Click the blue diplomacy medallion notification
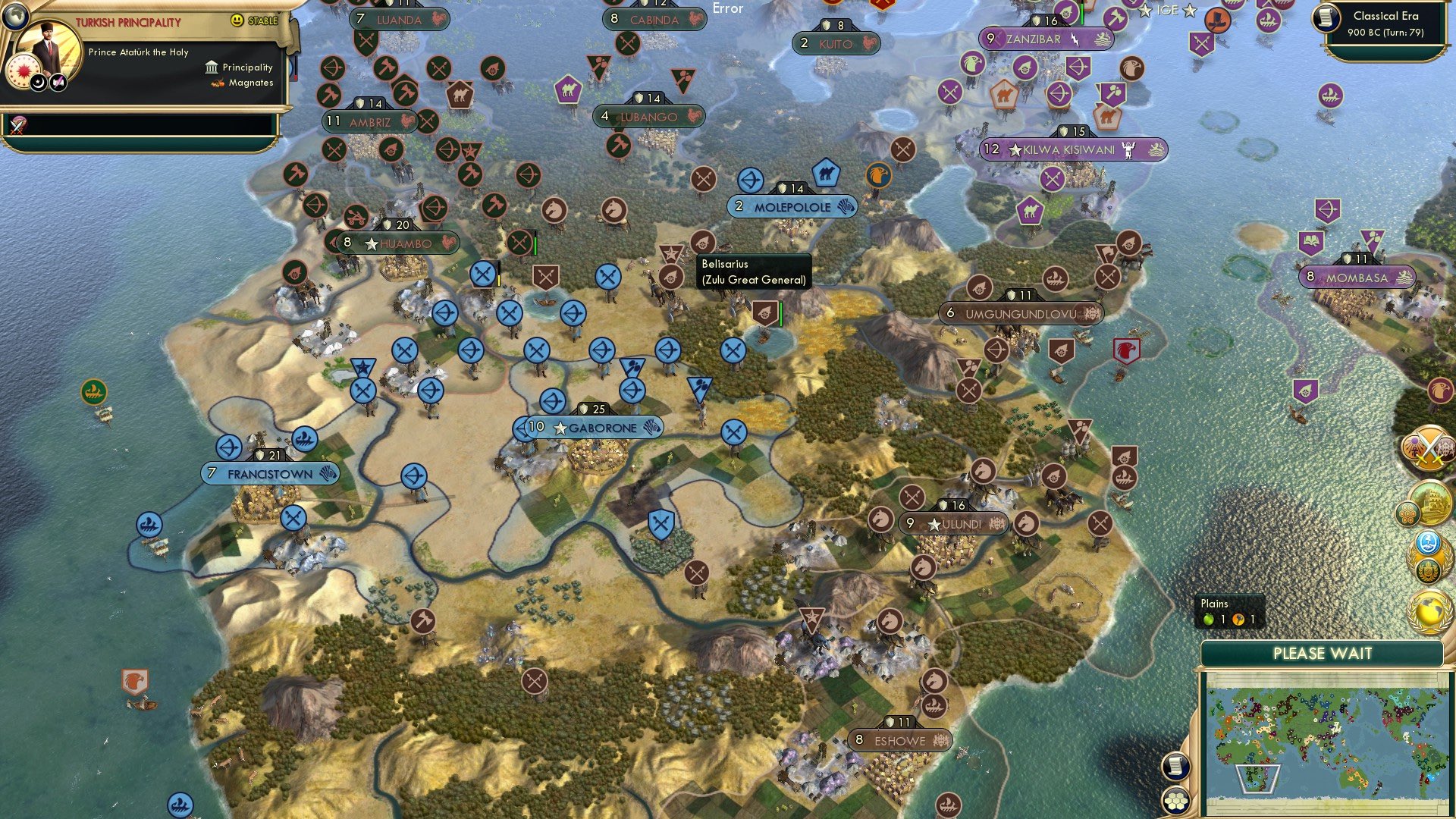1456x819 pixels. 1428,543
